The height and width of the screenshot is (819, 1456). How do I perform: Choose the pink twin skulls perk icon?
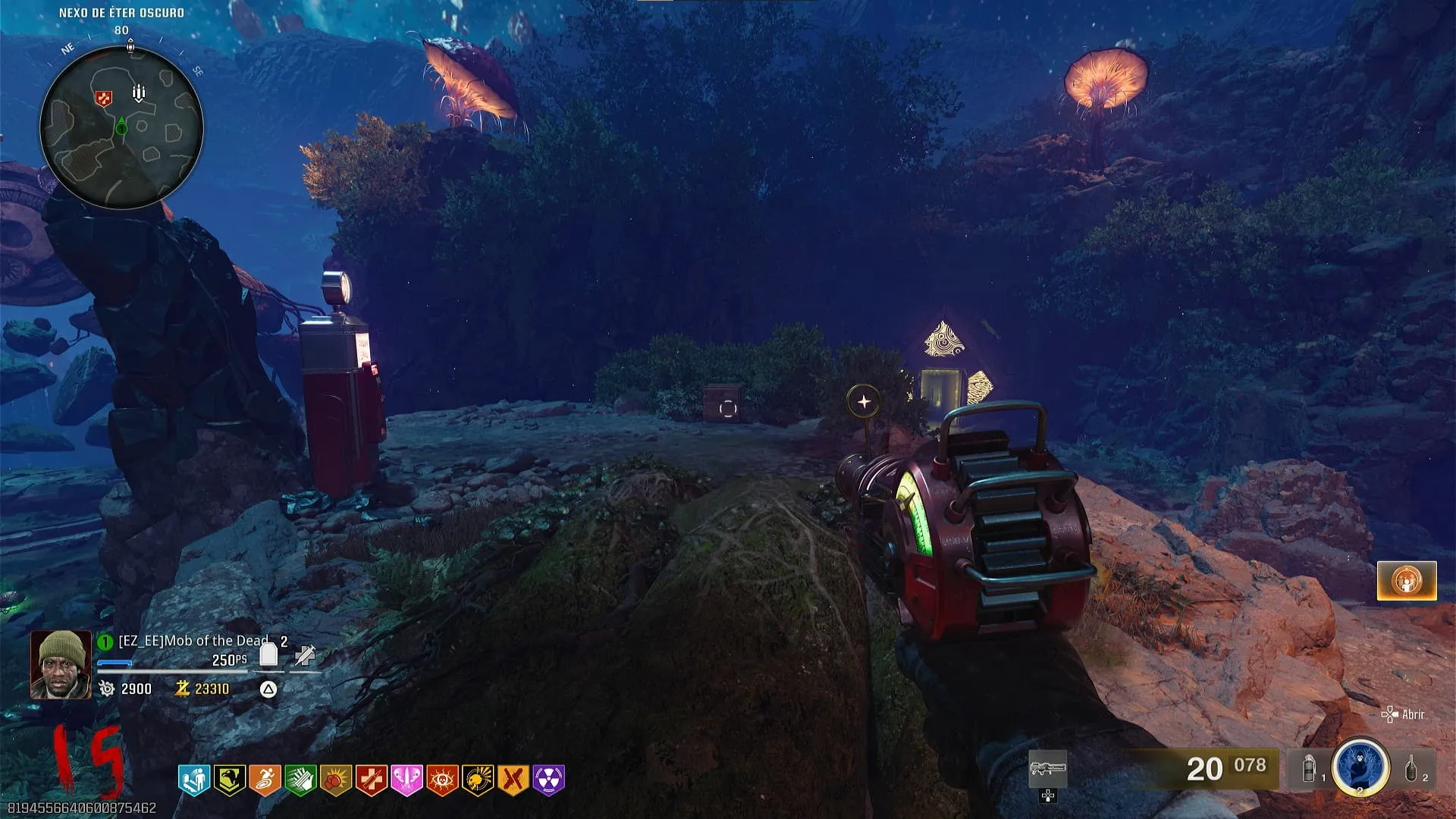pyautogui.click(x=406, y=780)
